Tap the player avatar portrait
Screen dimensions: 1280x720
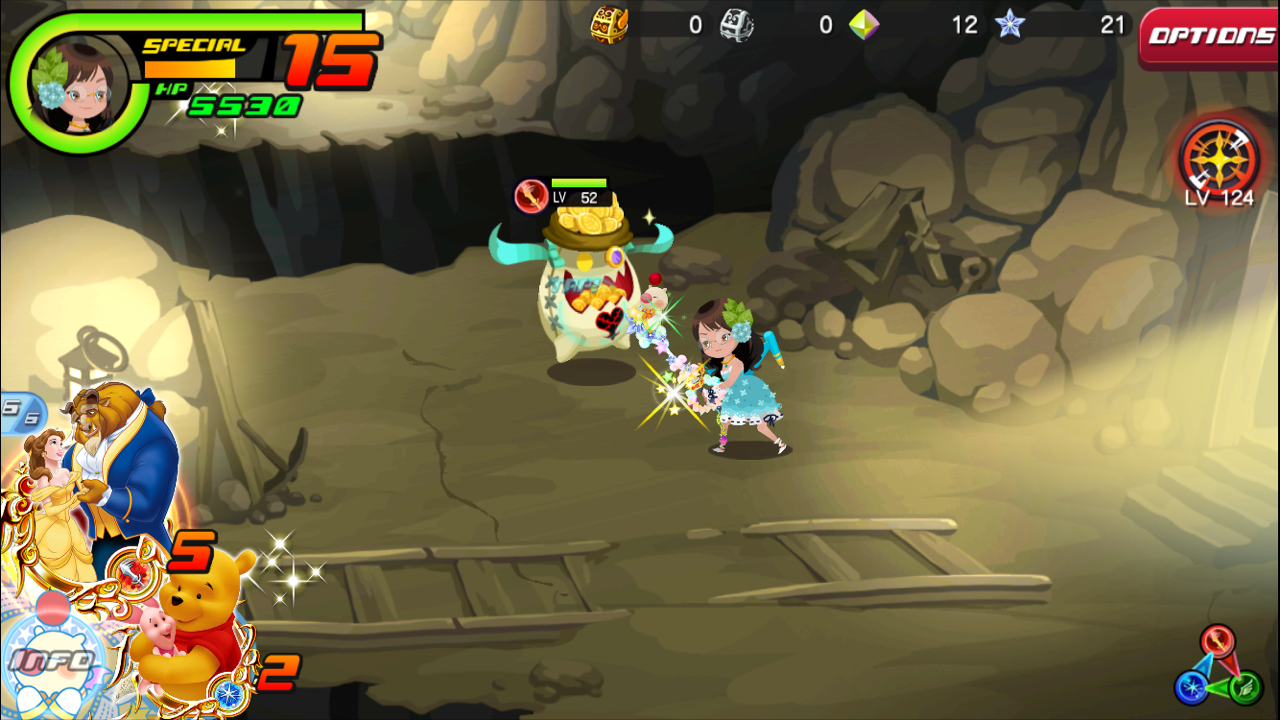(x=70, y=87)
